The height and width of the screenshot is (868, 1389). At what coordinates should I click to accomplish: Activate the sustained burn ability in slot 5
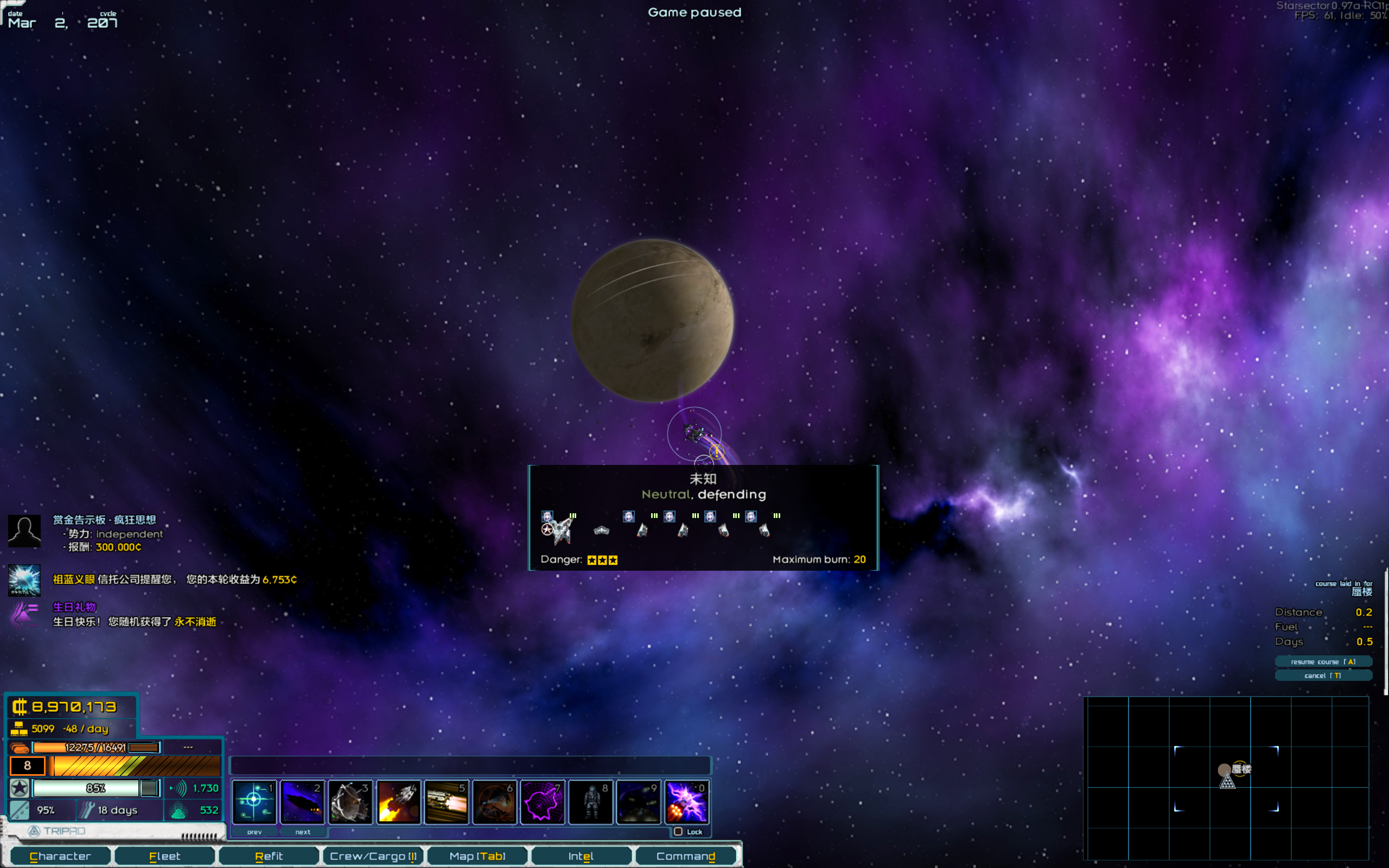[x=447, y=801]
